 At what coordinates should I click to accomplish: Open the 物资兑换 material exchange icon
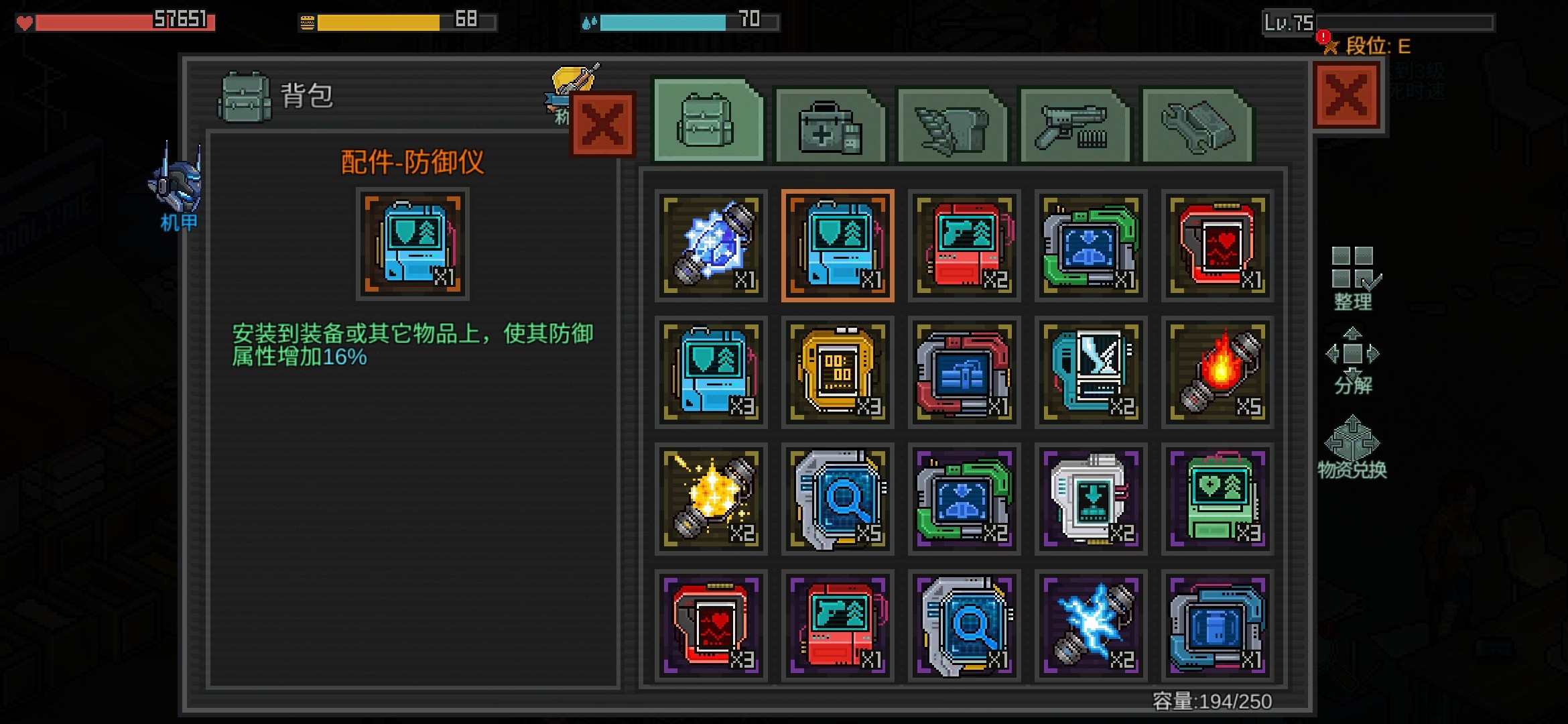(x=1351, y=446)
